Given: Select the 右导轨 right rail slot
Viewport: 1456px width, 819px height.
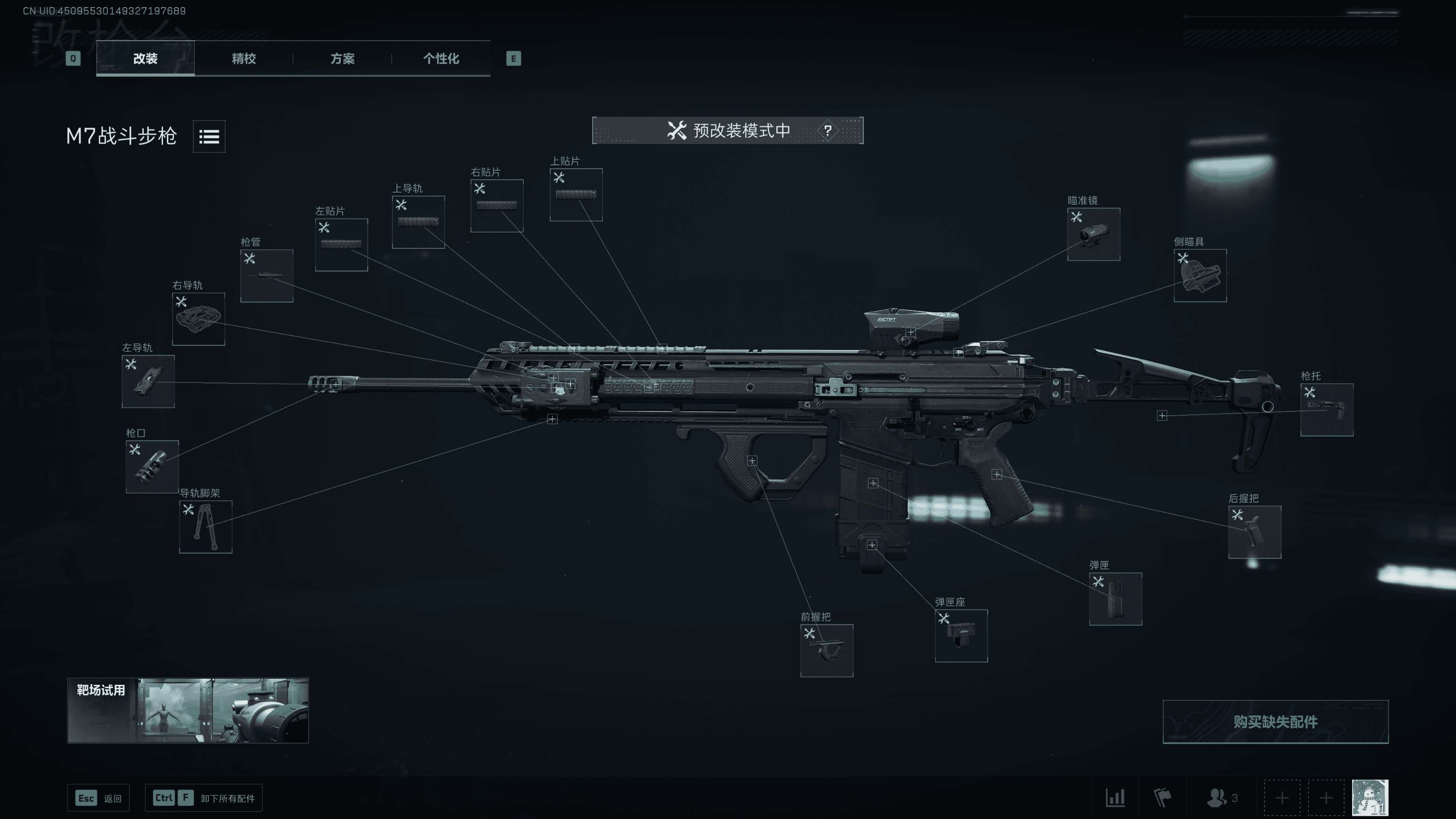Looking at the screenshot, I should click(199, 319).
